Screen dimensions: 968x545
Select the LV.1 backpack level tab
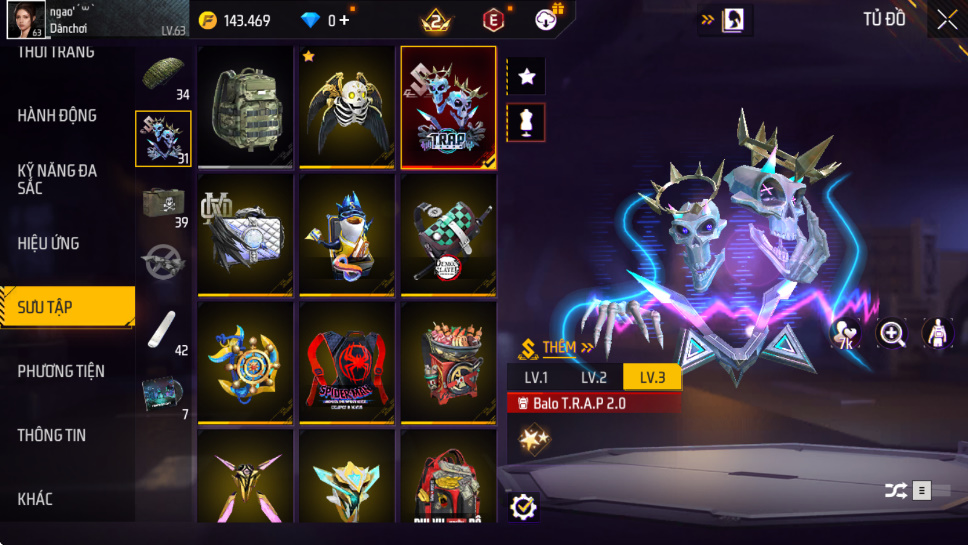536,377
